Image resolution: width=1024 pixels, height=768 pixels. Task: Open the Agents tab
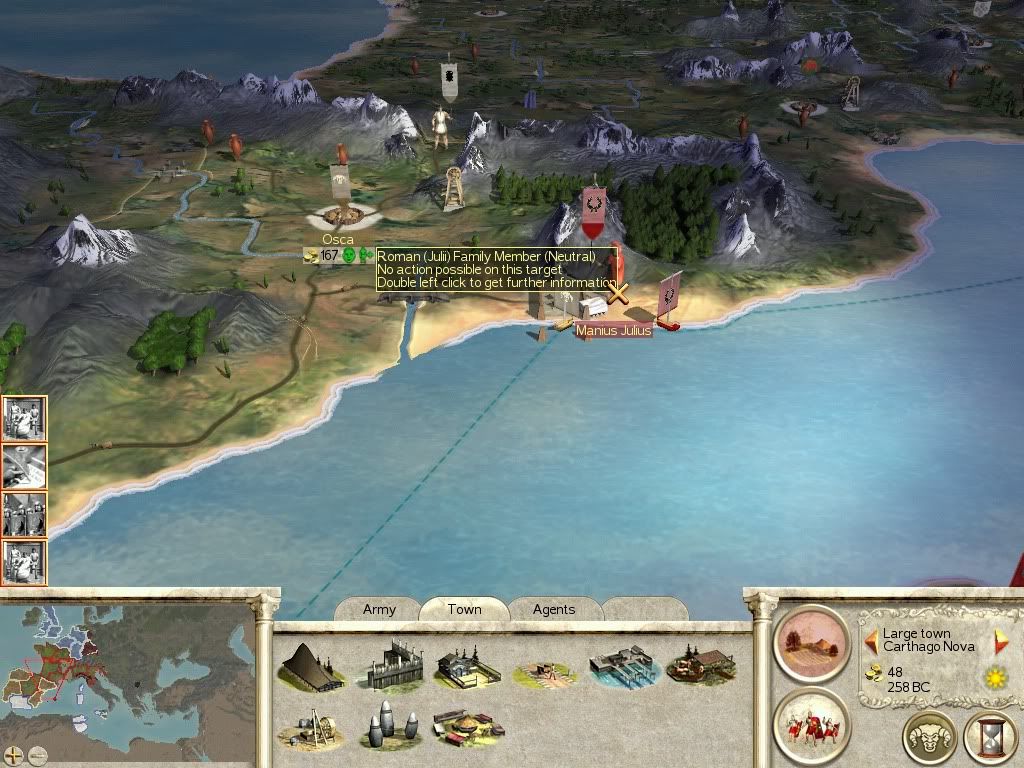[553, 609]
